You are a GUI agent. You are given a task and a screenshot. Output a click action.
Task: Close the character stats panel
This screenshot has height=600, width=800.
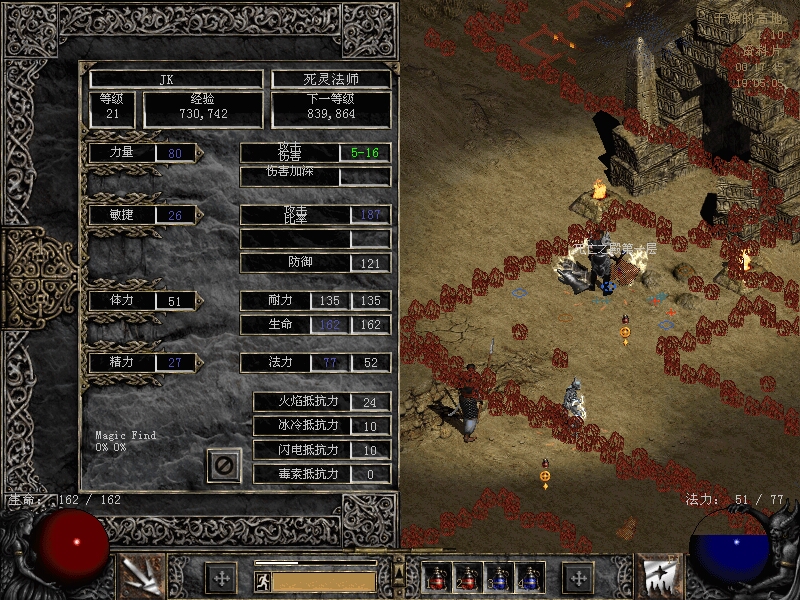point(224,465)
